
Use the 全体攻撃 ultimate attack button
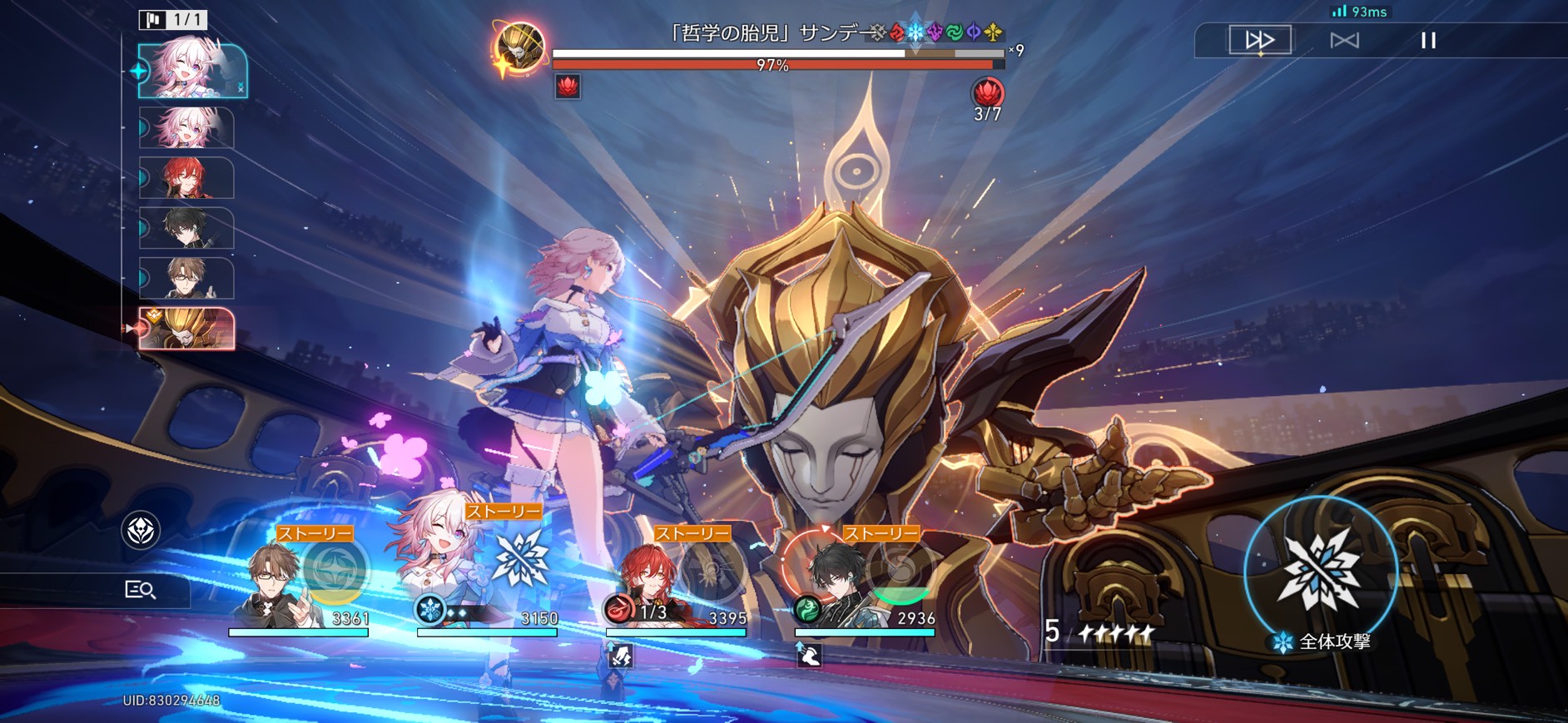click(1321, 573)
